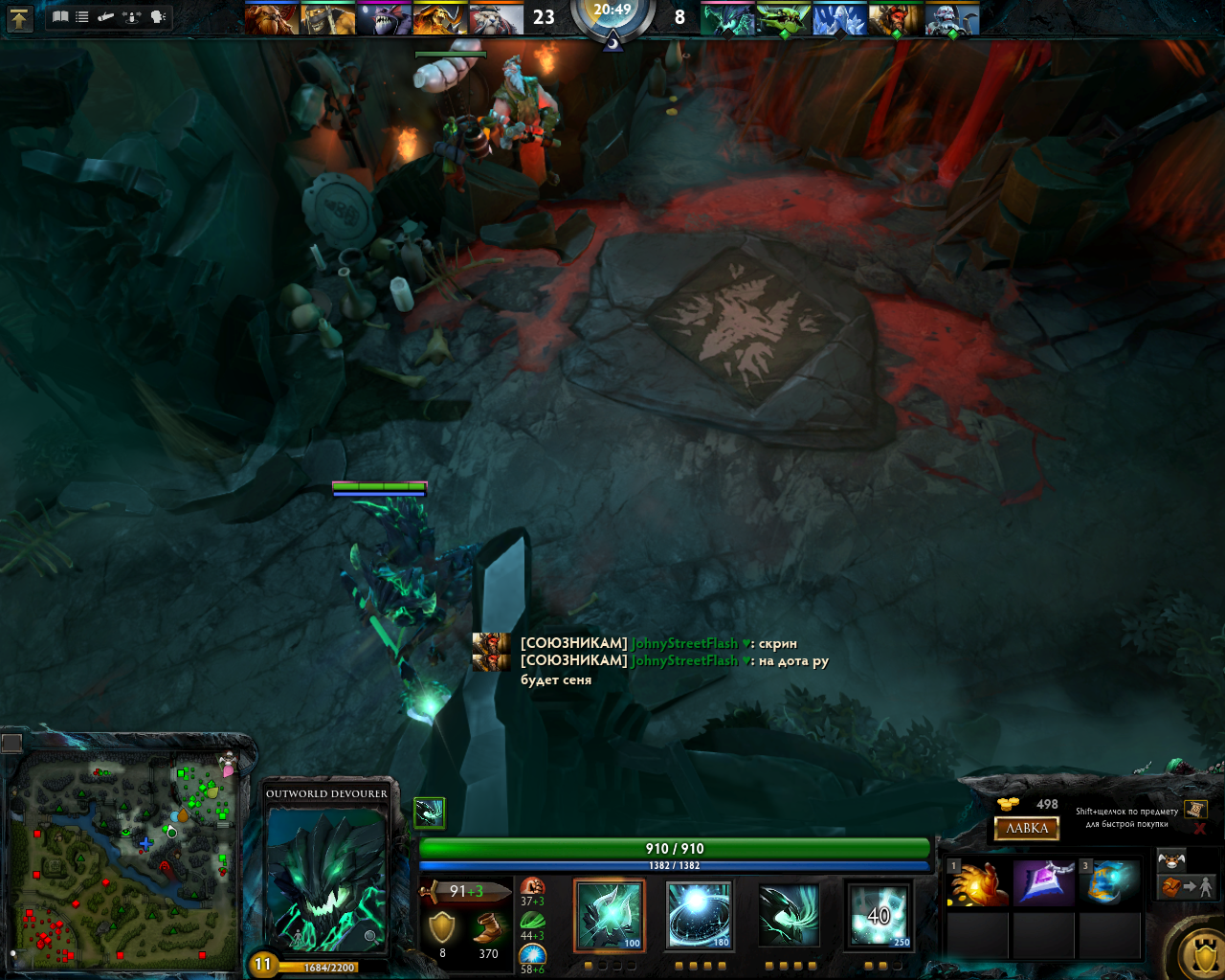Screen dimensions: 1225x980
Task: Select the purple gem pendant item slot
Action: pos(1044,883)
